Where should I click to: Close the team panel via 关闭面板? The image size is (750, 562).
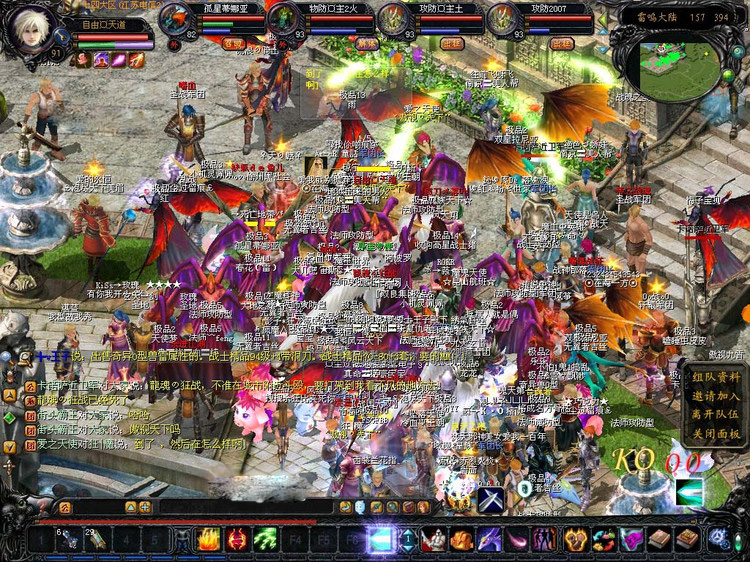(716, 433)
